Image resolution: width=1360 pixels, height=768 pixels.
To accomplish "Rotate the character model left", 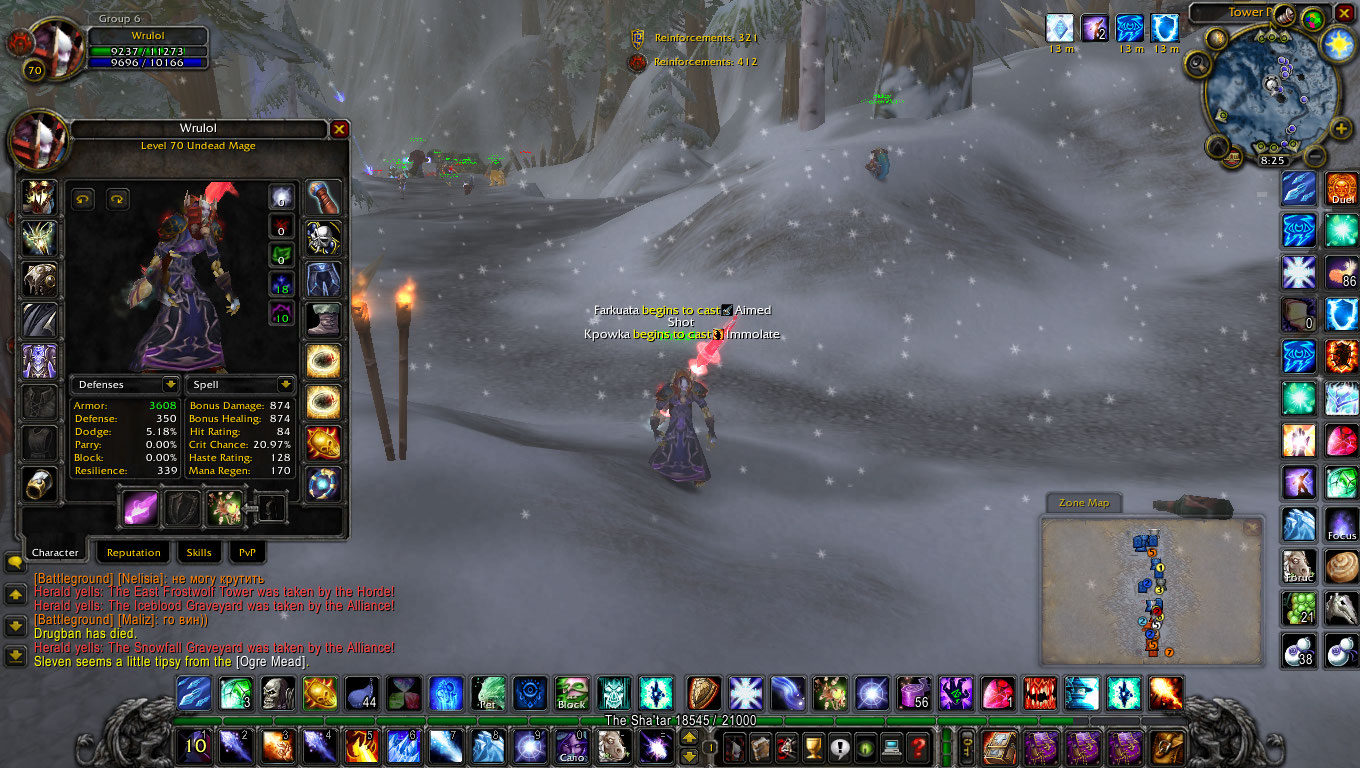I will coord(83,199).
